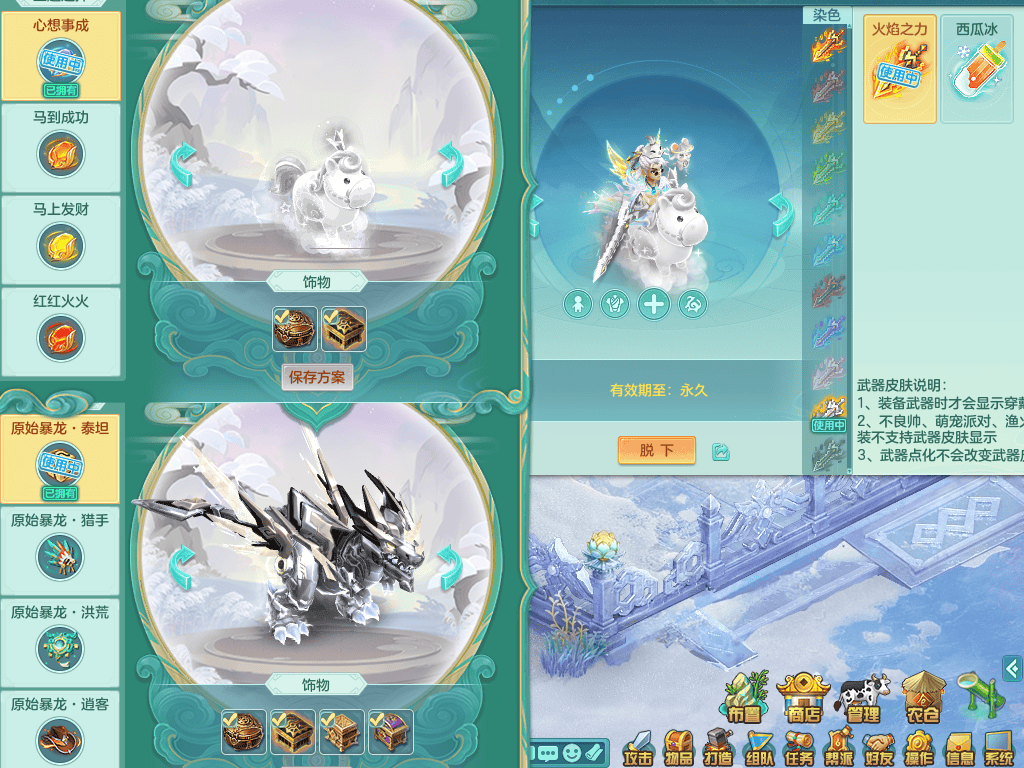Open the 管理 cow management icon
The height and width of the screenshot is (768, 1024).
pos(863,698)
